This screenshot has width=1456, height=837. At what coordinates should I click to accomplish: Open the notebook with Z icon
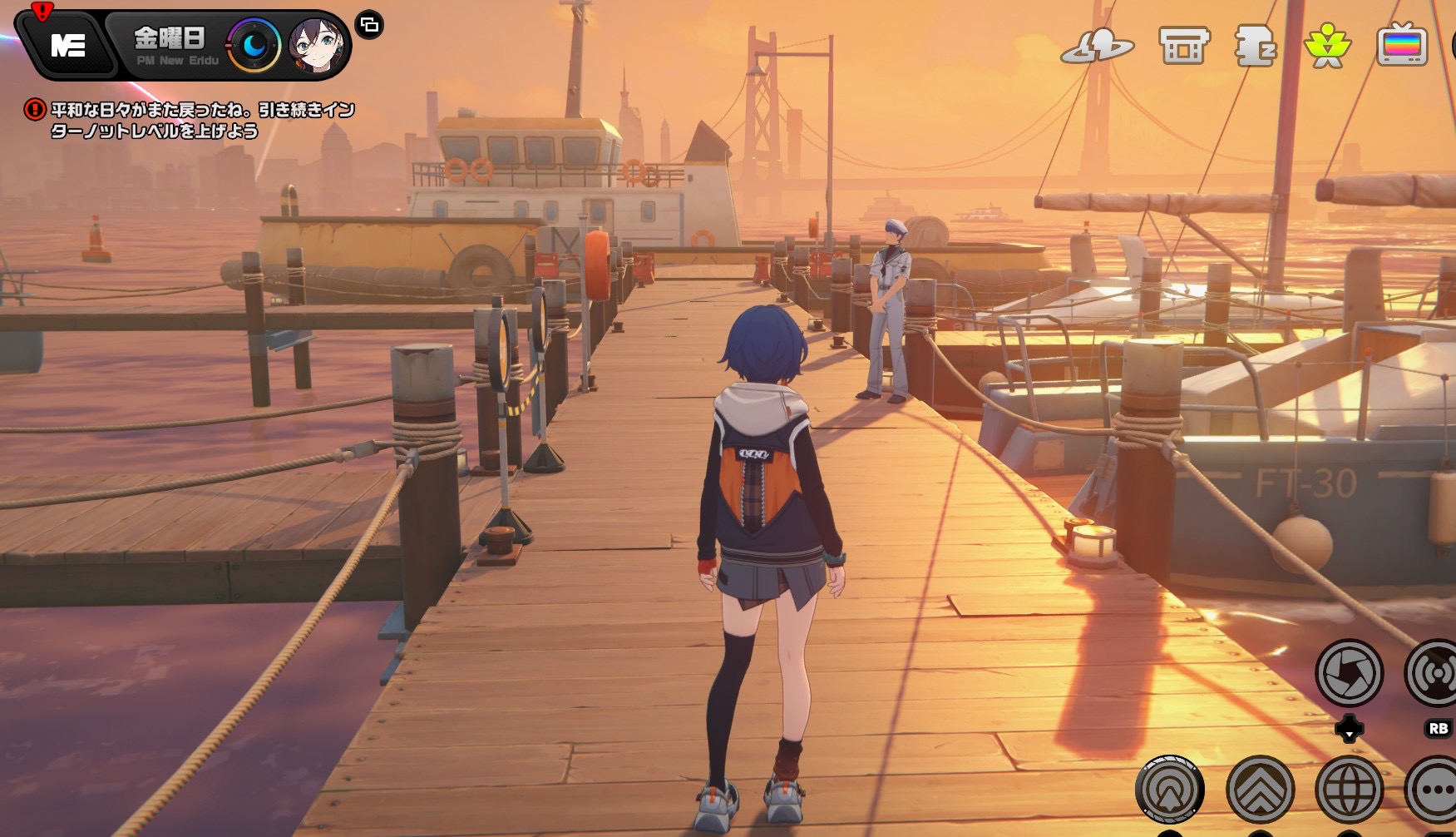coord(1255,46)
